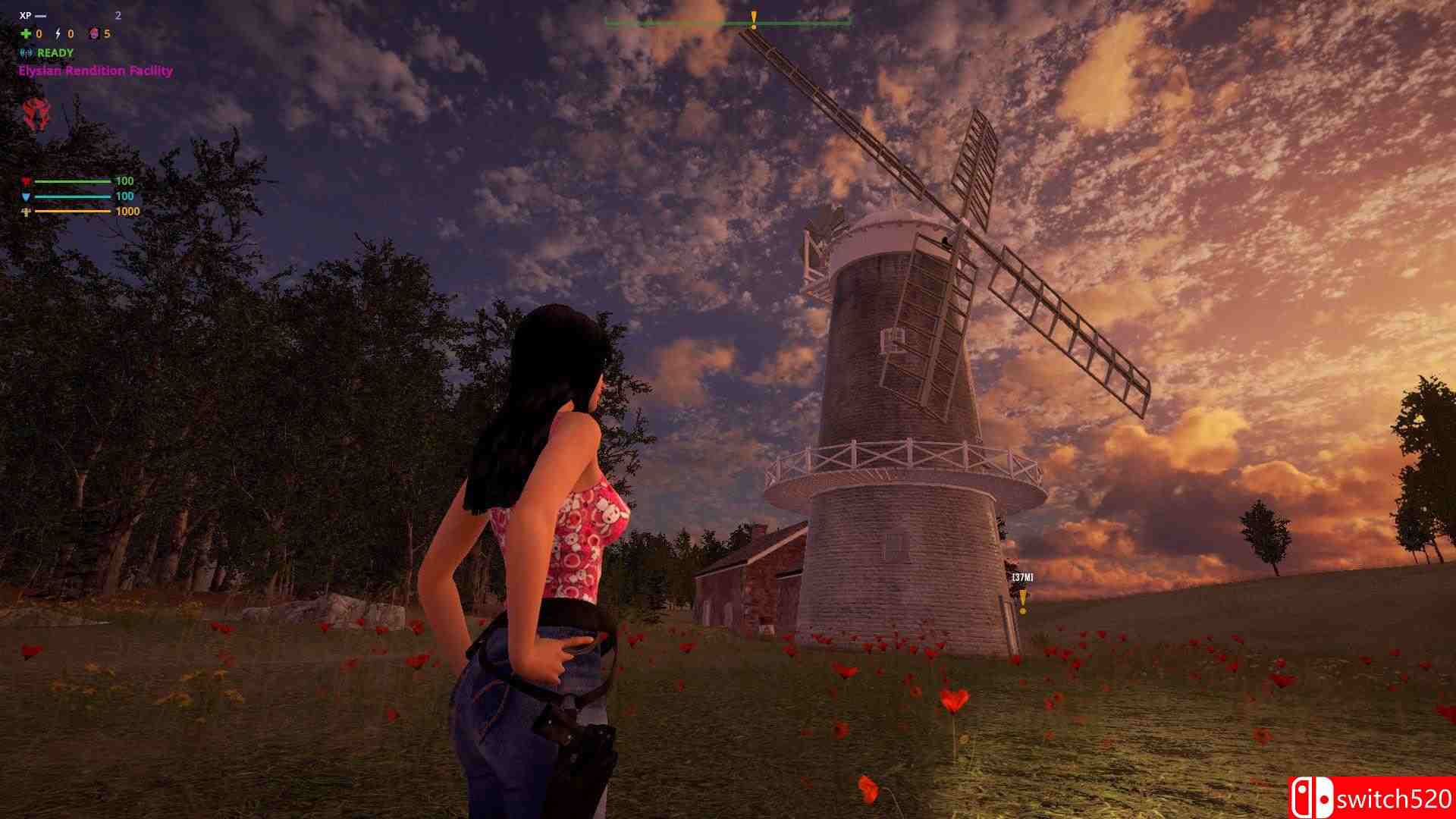Screen dimensions: 1456x819
Task: Select the scanner READY signal icon
Action: [27, 53]
